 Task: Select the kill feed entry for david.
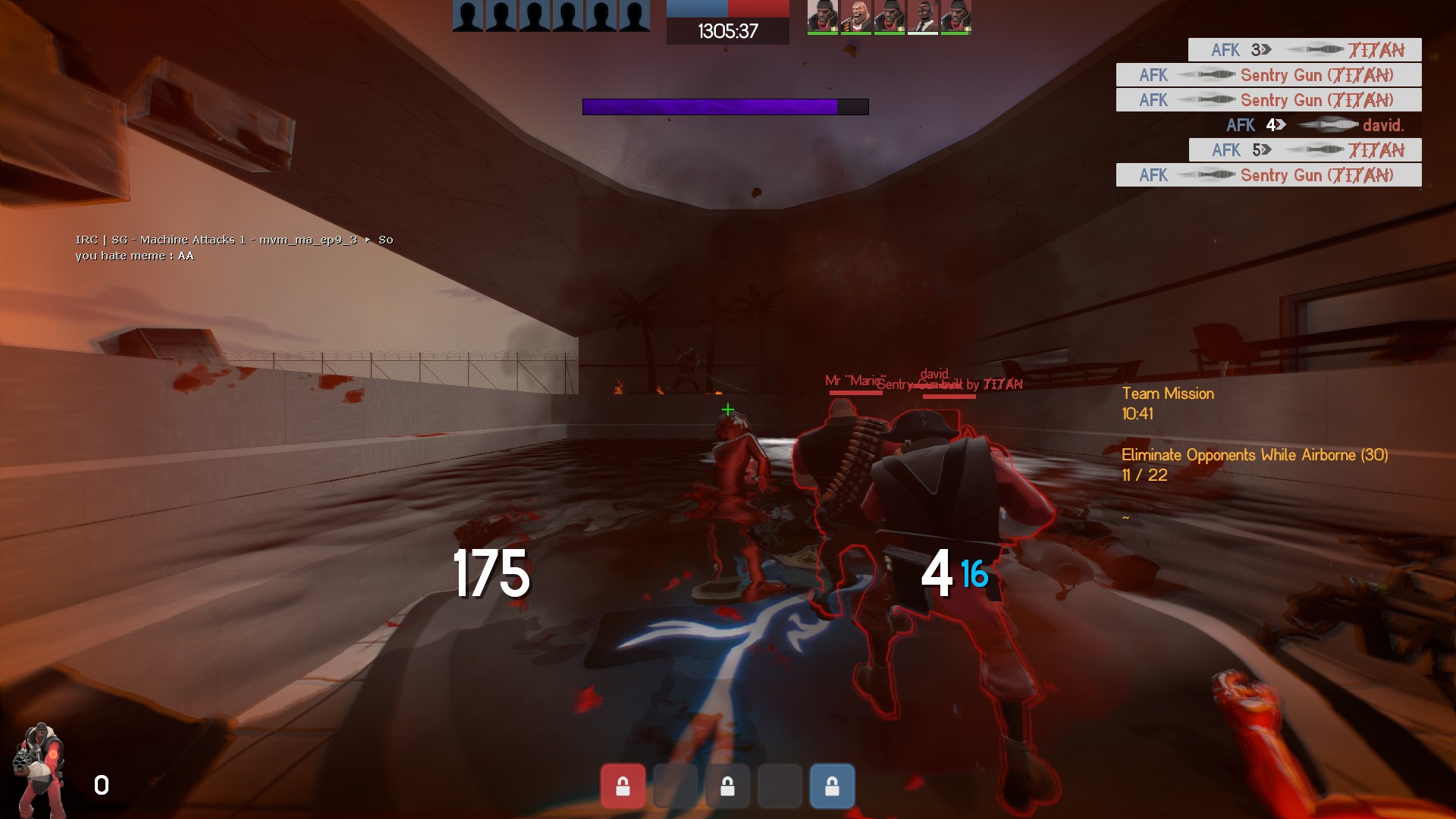click(x=1314, y=125)
